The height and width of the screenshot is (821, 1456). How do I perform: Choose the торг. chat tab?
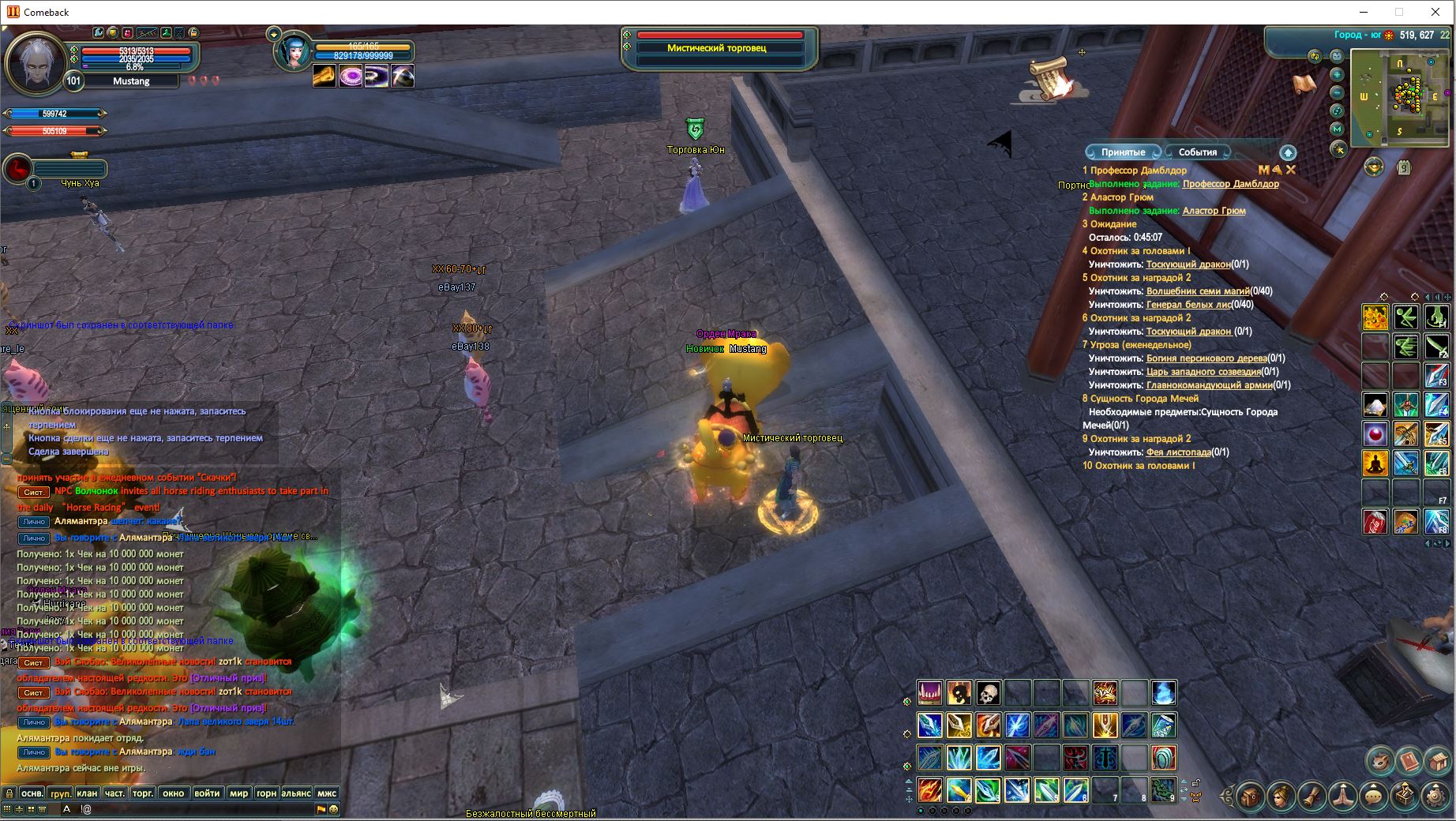click(143, 793)
